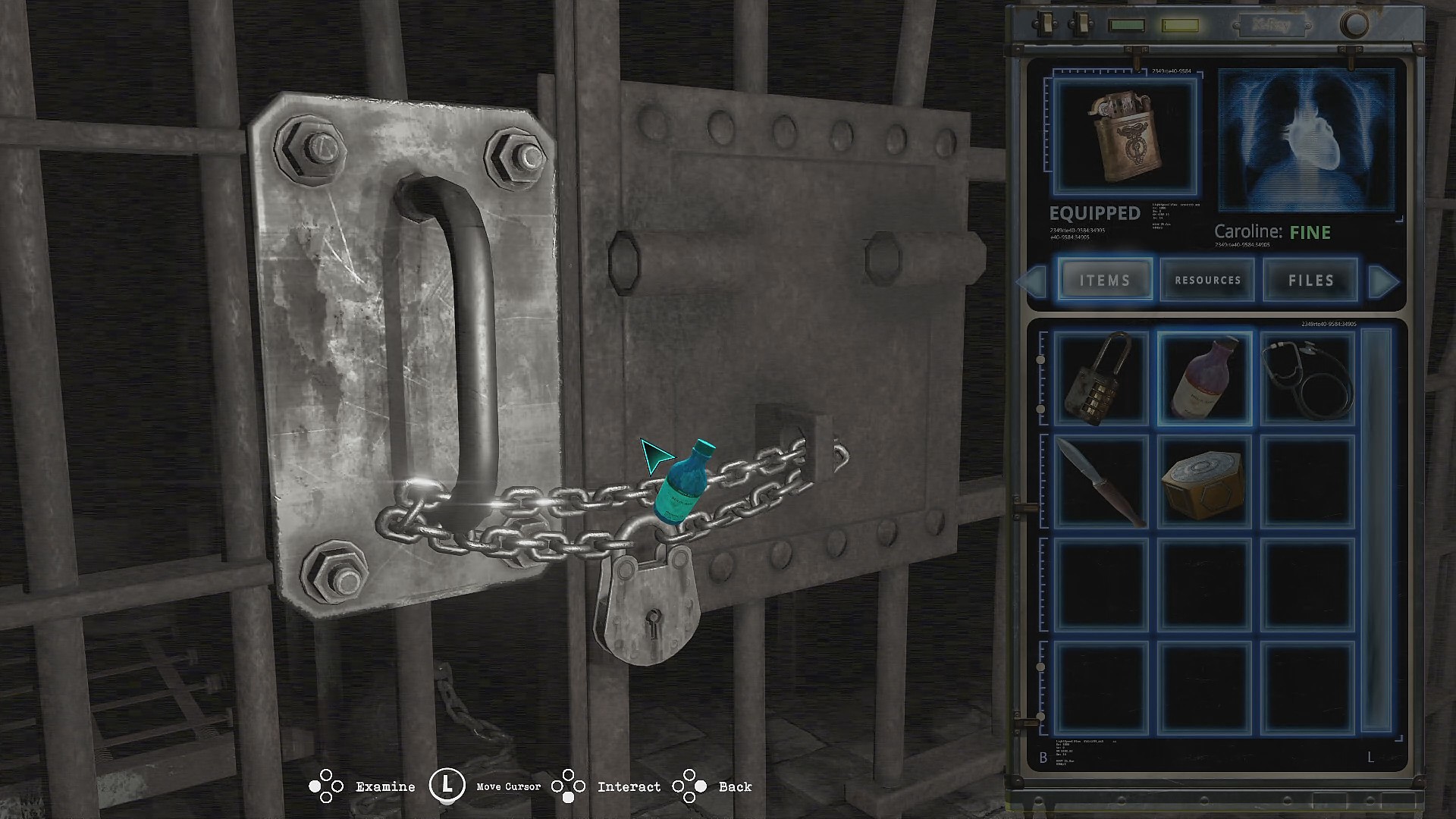Pick the knife from the inventory

coord(1100,482)
